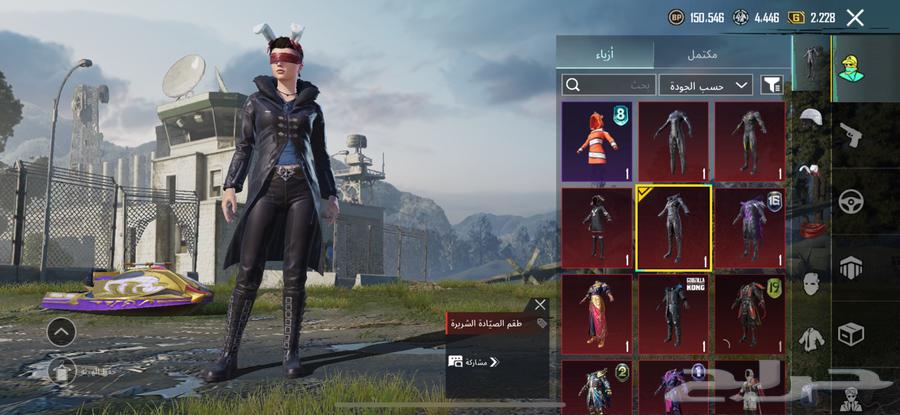The width and height of the screenshot is (900, 415).
Task: Close the outfit name popup
Action: tap(541, 304)
